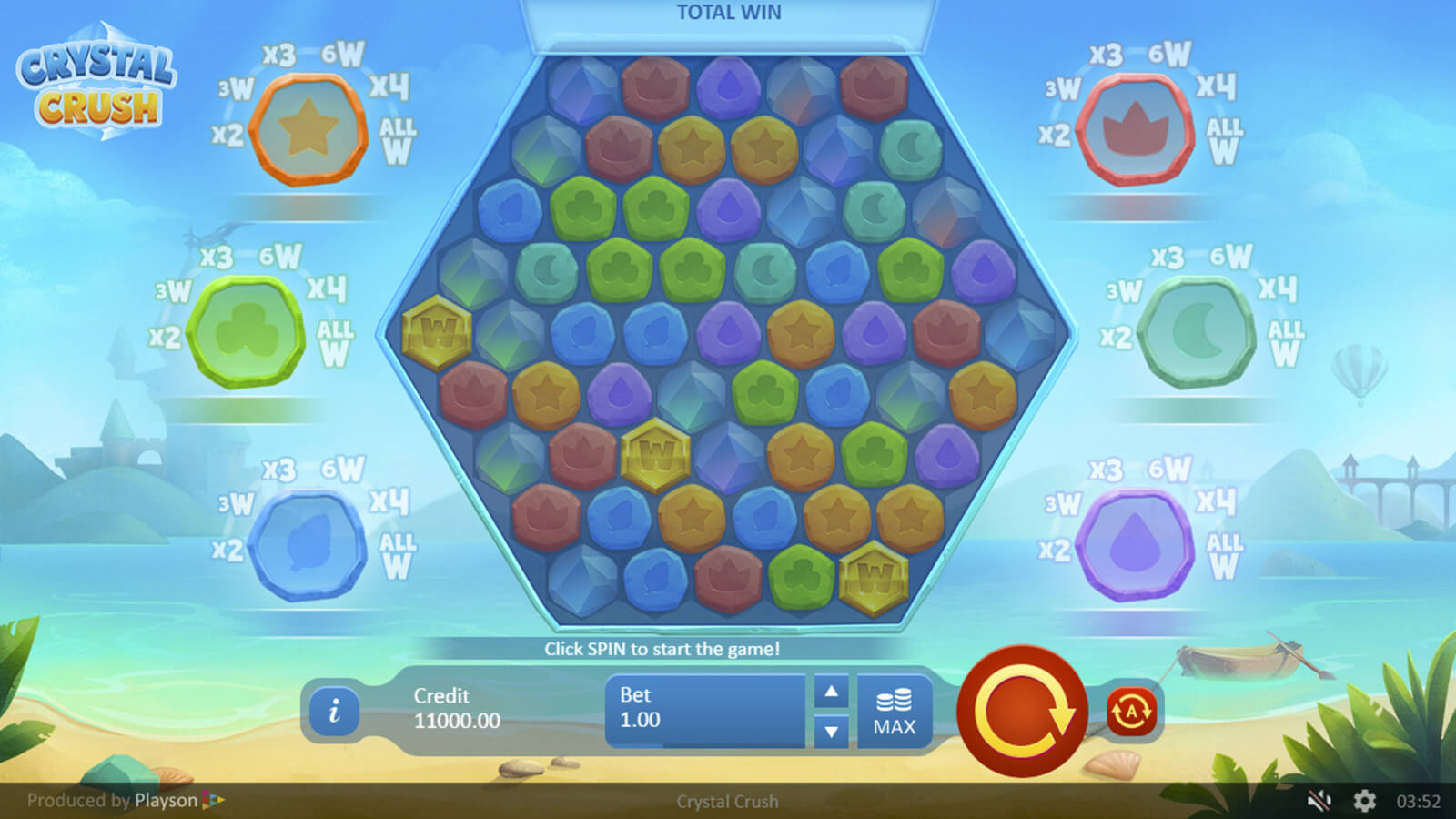Follow the Produced by Playson link
Screen dimensions: 1456x819
[x=126, y=801]
